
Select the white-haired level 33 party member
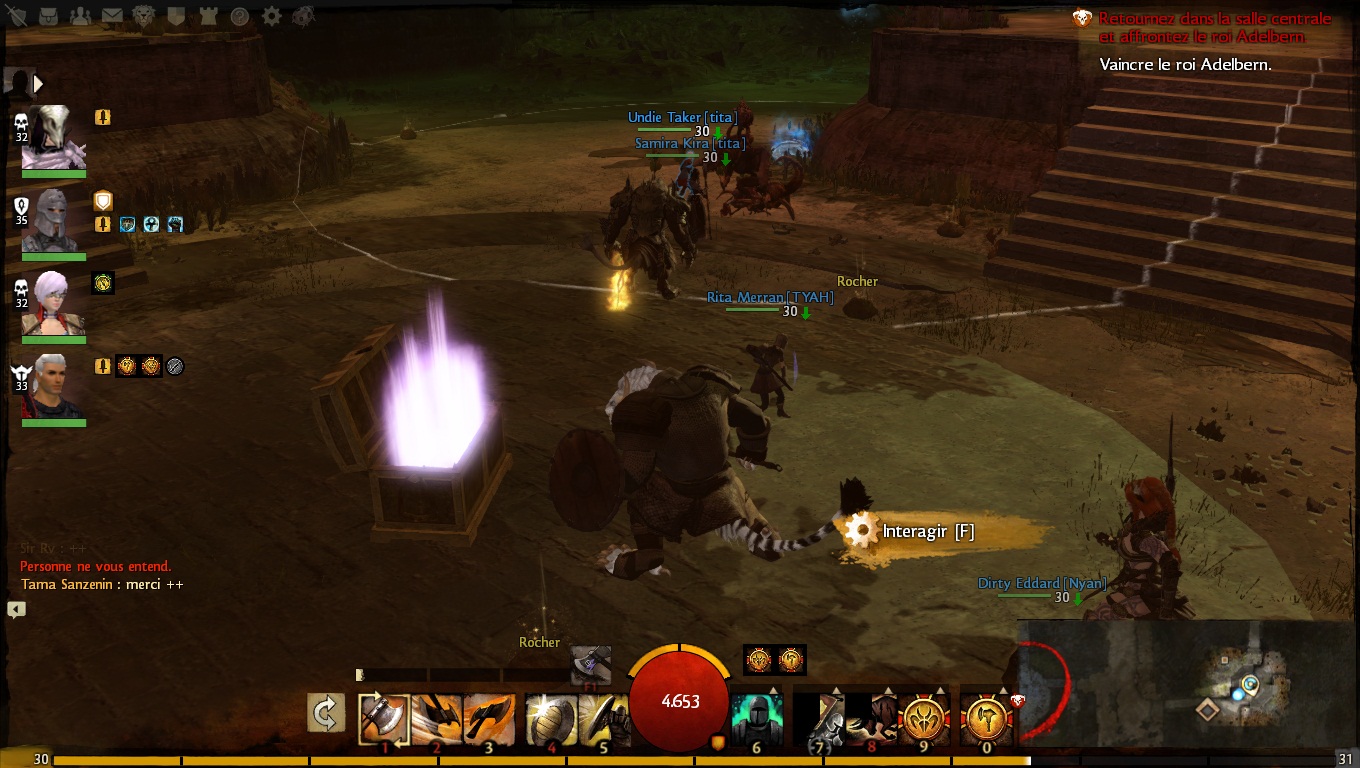[x=53, y=386]
